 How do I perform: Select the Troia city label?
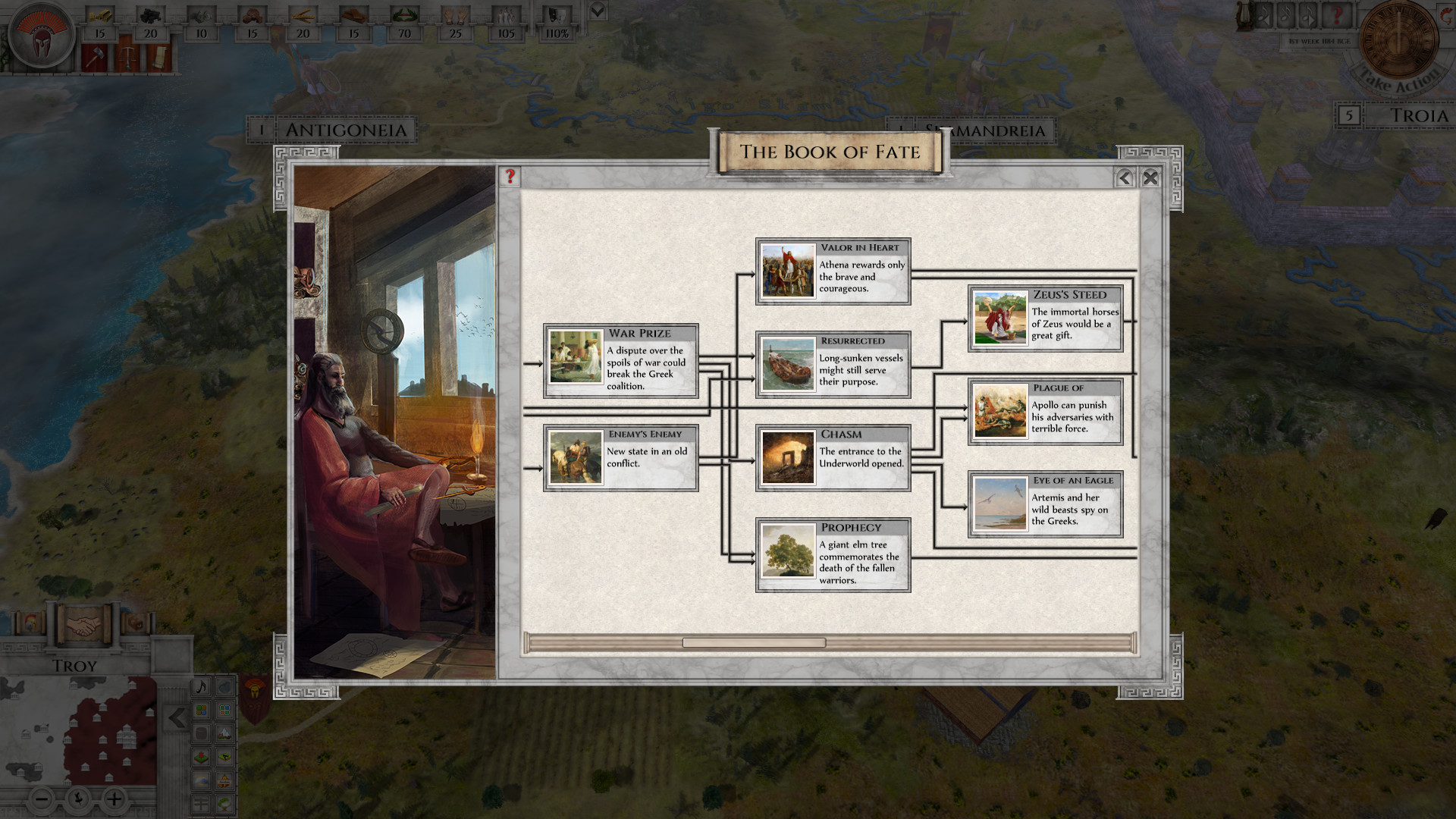[1420, 116]
